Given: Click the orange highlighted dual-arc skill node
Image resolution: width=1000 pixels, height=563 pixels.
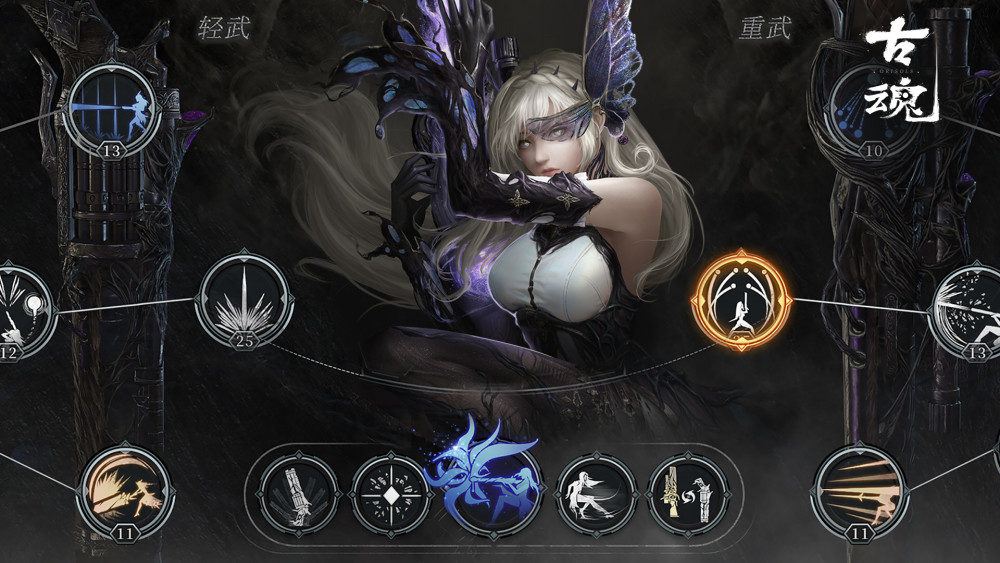Looking at the screenshot, I should click(741, 298).
